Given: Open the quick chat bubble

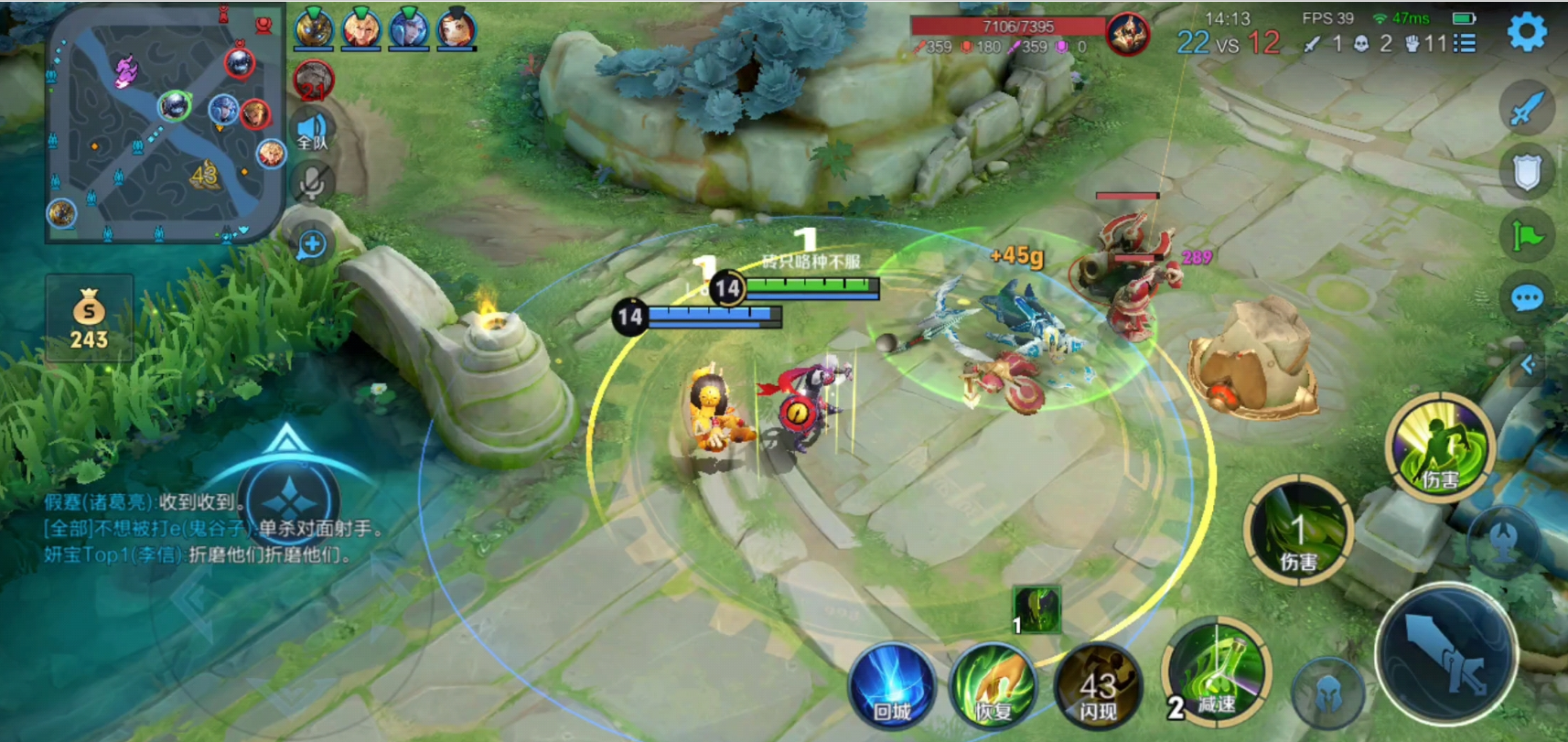Looking at the screenshot, I should coord(1526,298).
